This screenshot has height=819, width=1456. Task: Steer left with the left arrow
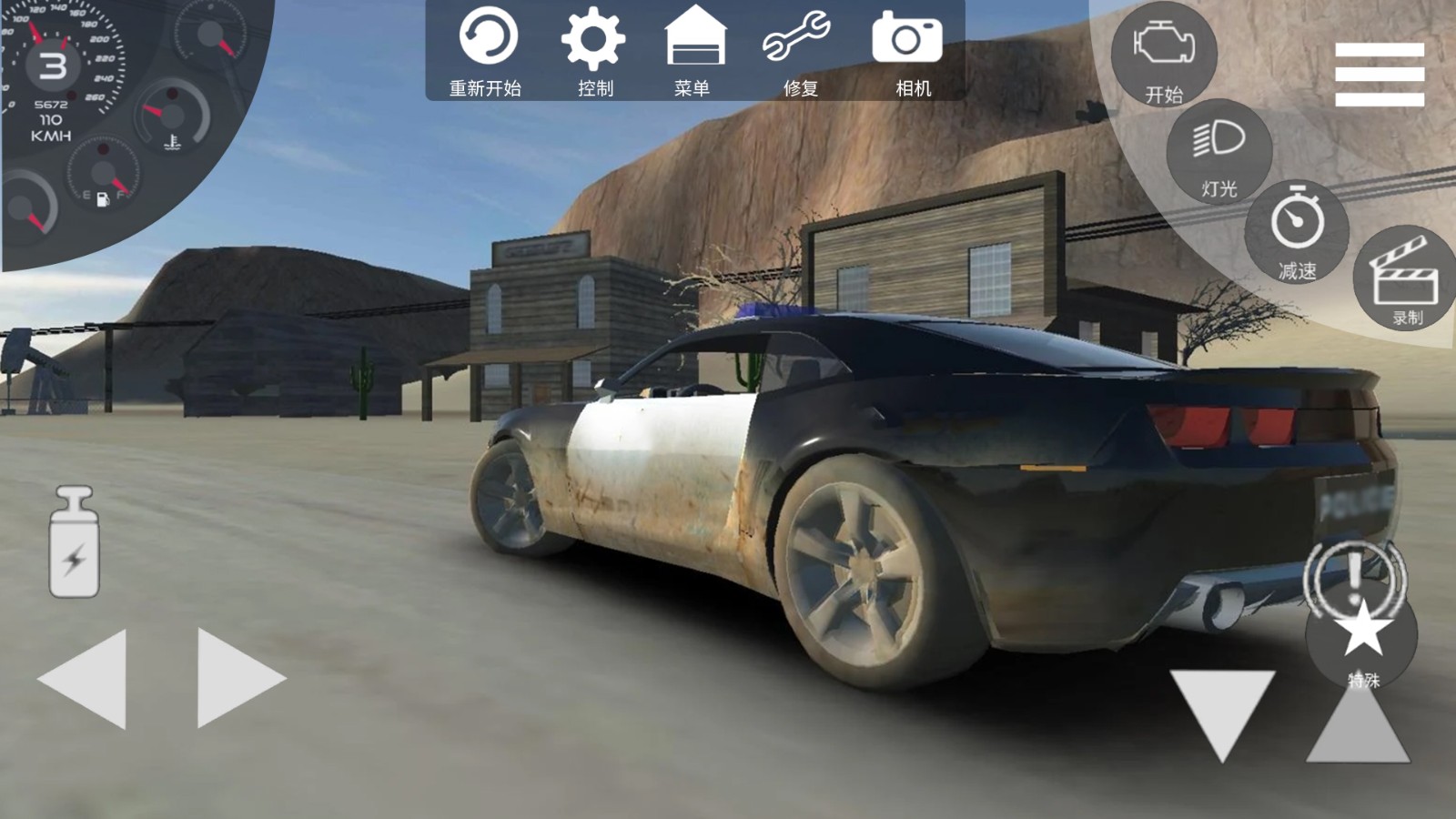(84, 678)
